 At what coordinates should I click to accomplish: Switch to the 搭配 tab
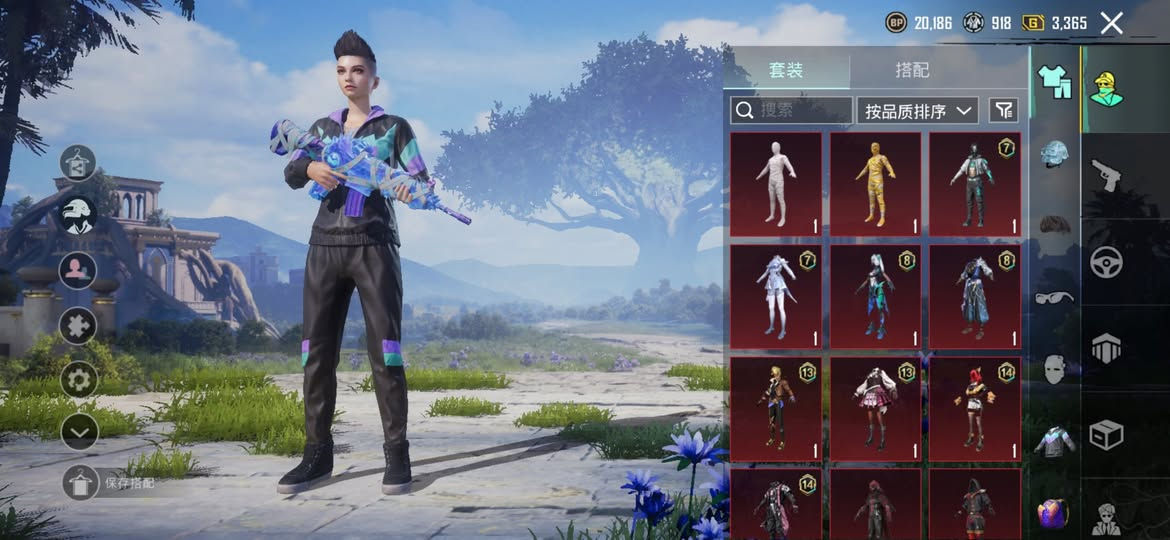[911, 70]
